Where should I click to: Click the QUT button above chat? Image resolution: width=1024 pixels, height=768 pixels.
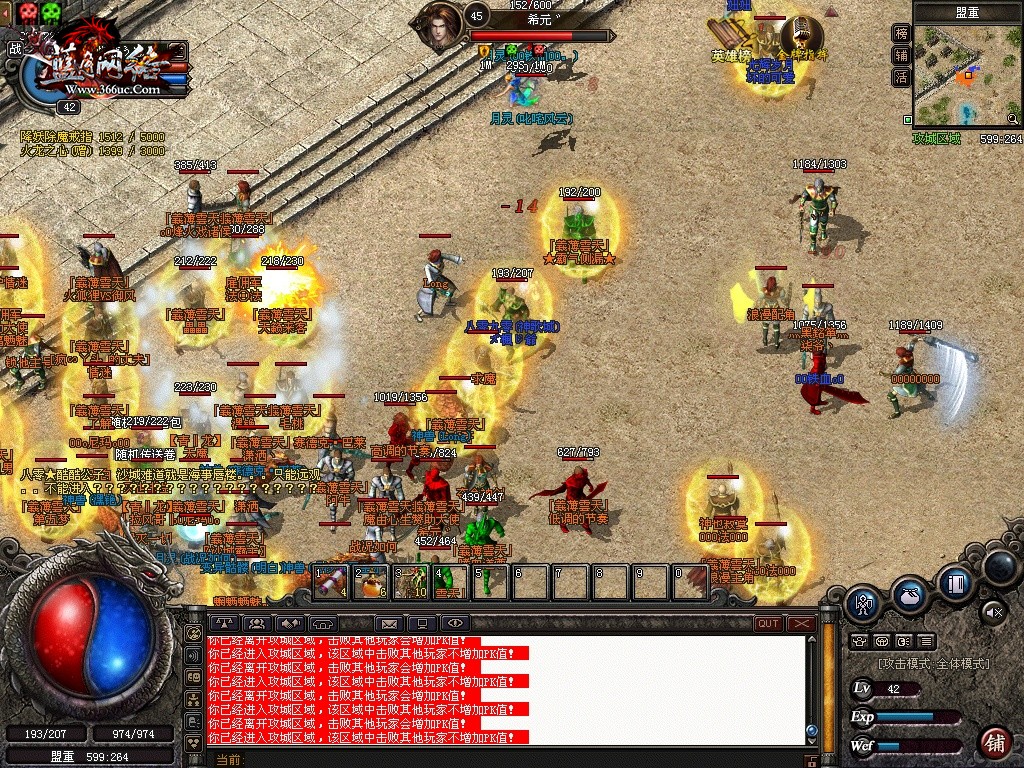(x=768, y=623)
